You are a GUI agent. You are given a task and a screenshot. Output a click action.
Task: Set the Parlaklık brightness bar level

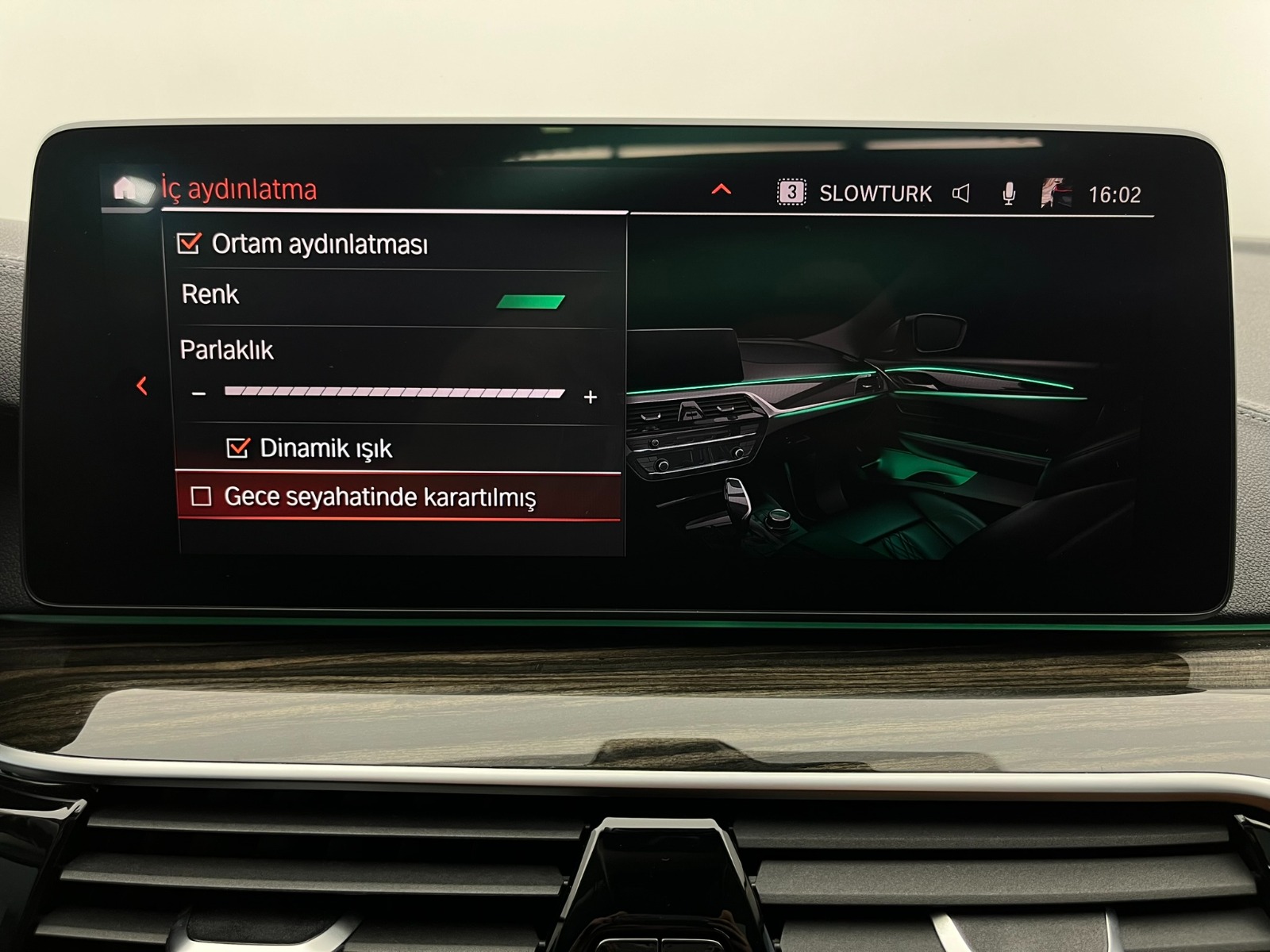point(394,393)
